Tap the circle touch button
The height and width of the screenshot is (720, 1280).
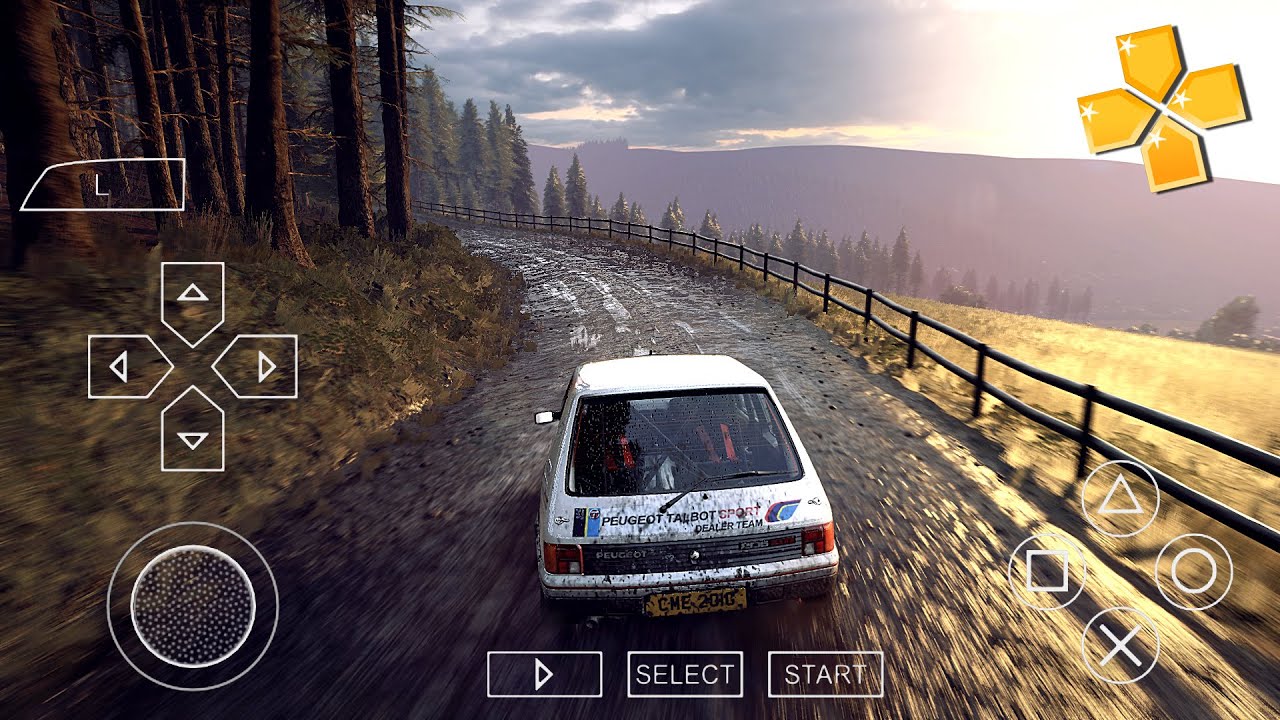(x=1193, y=572)
